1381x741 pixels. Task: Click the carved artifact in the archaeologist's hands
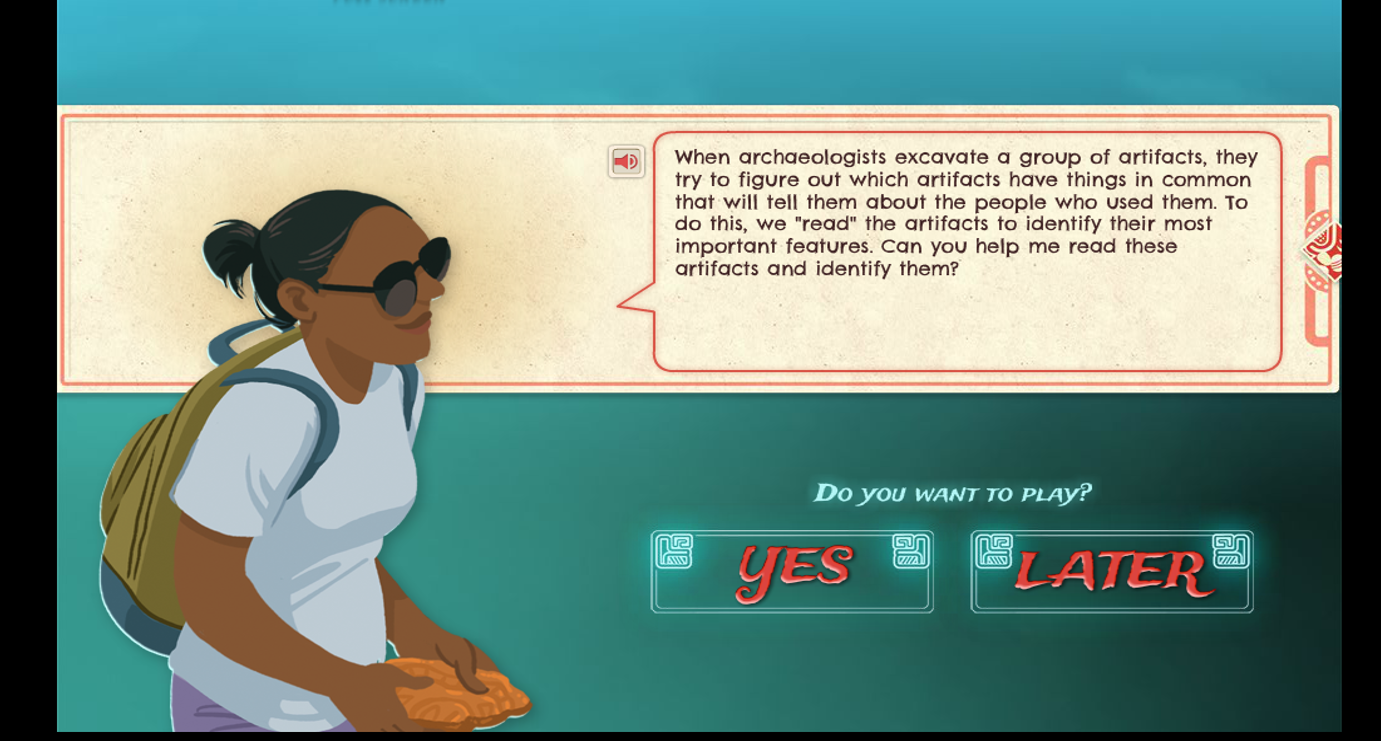click(x=460, y=690)
